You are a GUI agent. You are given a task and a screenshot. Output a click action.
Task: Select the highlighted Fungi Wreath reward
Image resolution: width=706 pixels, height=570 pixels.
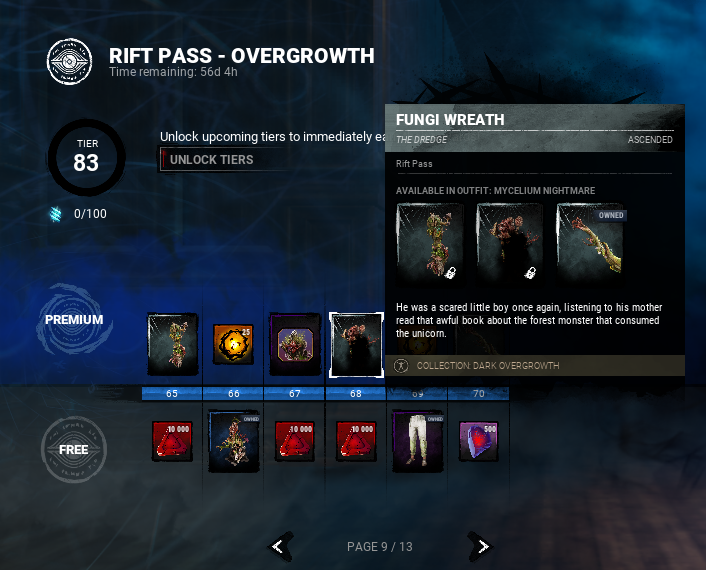(356, 344)
